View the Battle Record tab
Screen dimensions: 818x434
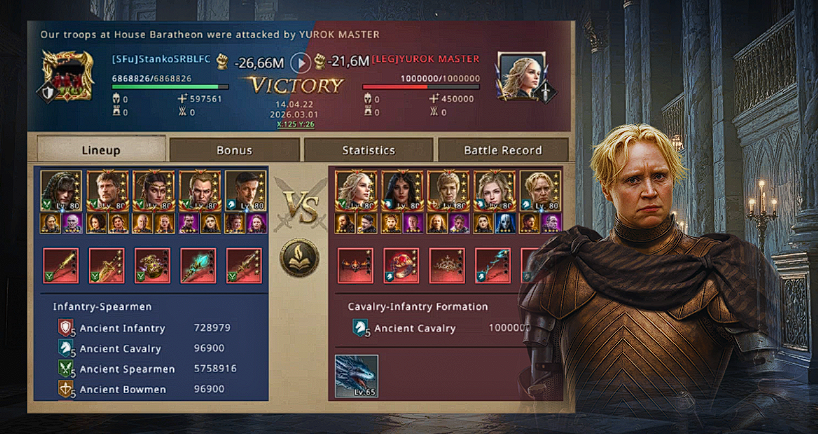tap(503, 150)
